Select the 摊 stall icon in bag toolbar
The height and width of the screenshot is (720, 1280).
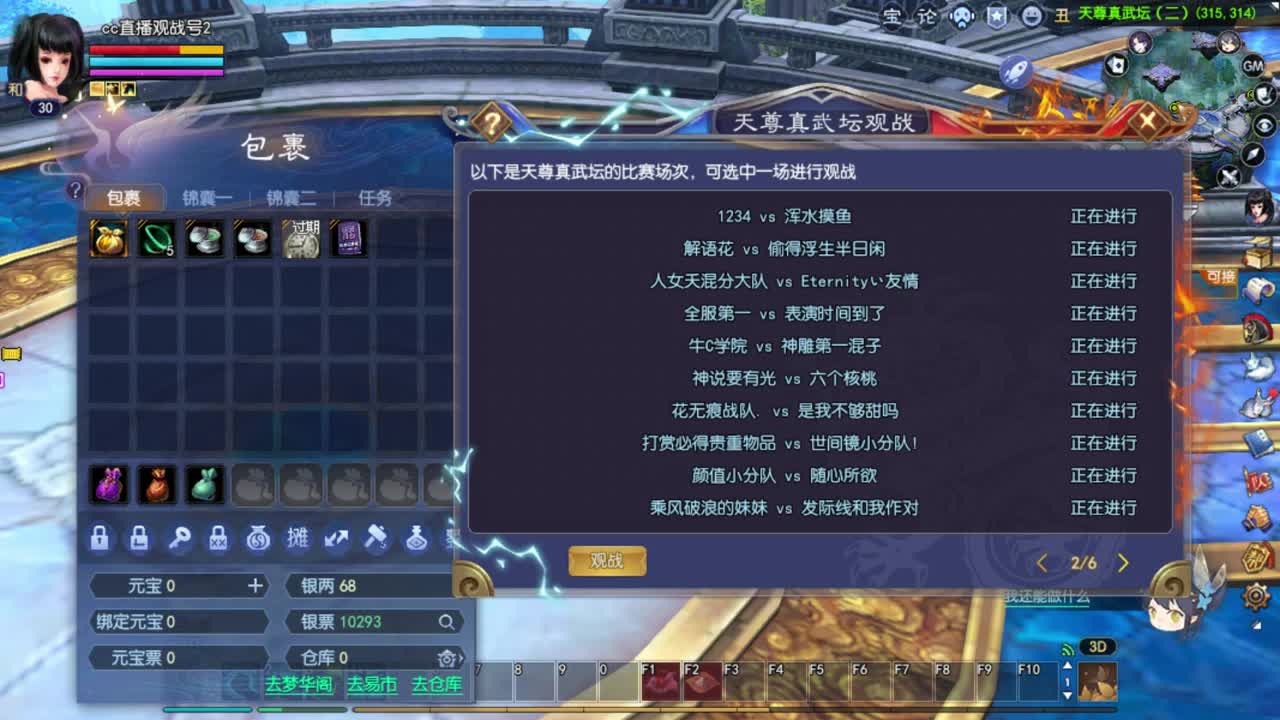point(297,539)
